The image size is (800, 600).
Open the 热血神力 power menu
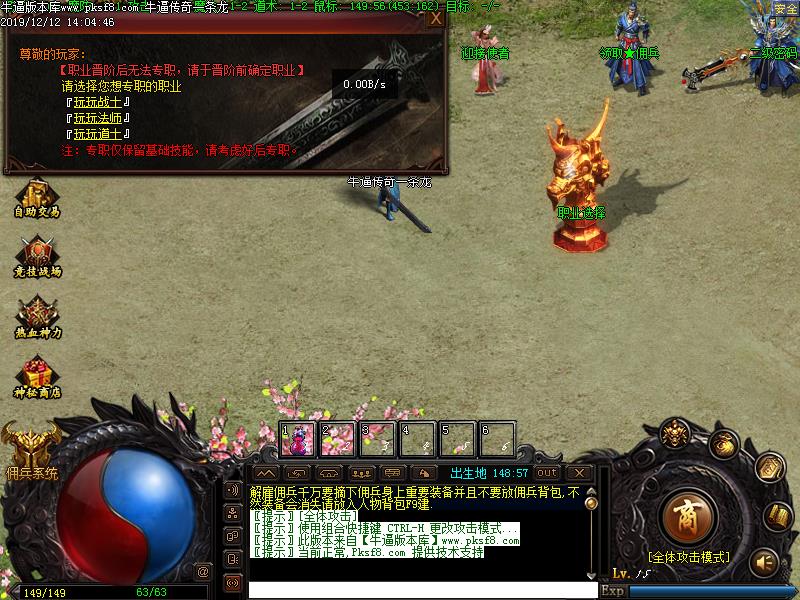[x=37, y=317]
